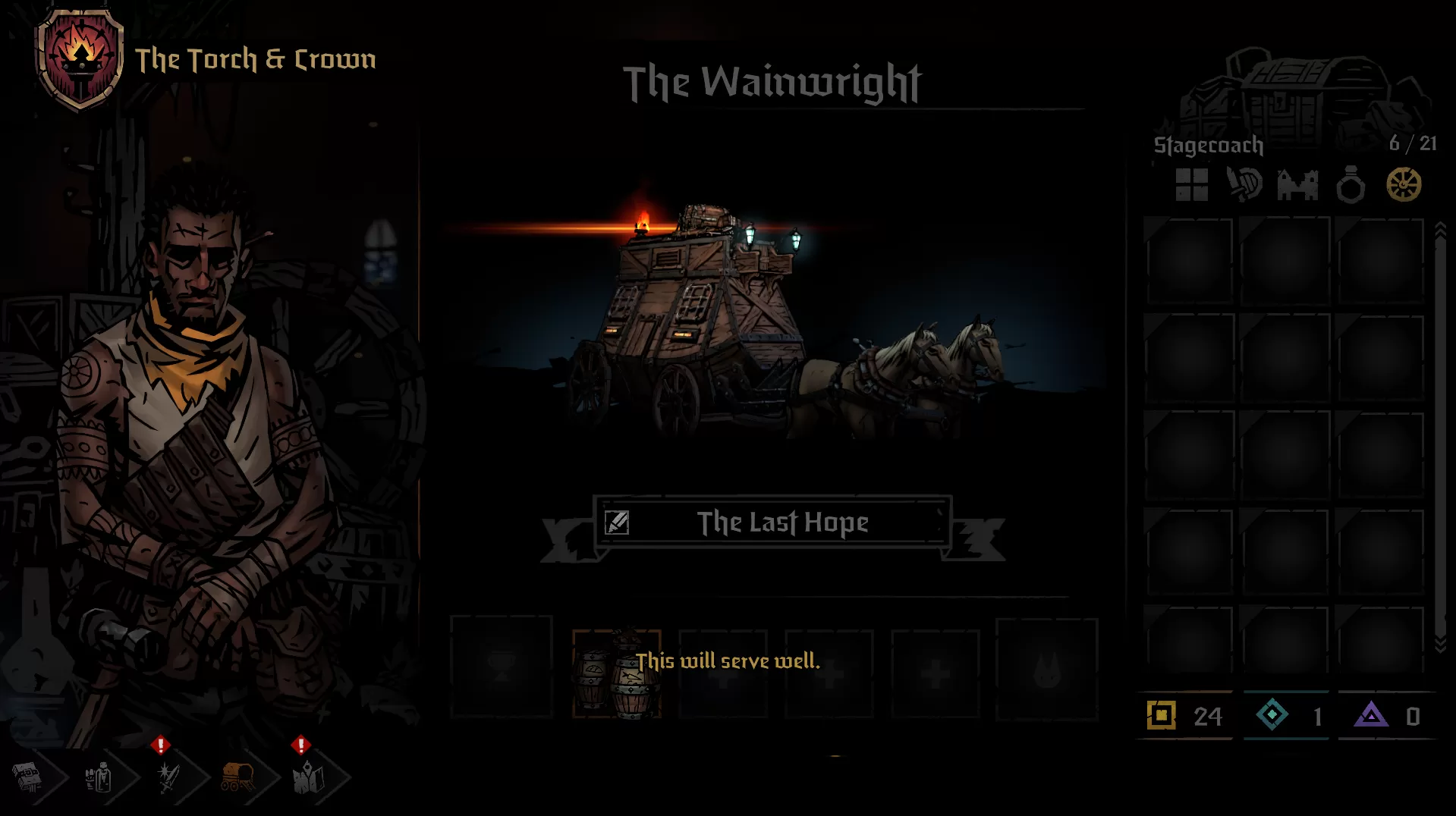This screenshot has height=816, width=1456.
Task: Click the Torch & Crown flame shield emblem
Action: 80,59
